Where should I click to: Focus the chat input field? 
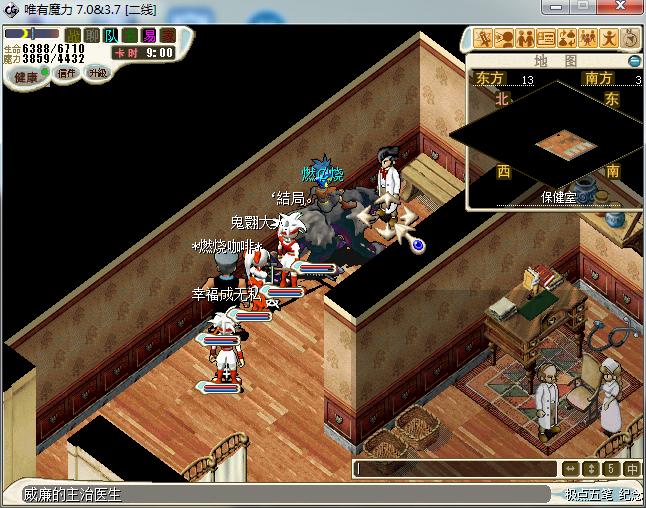click(x=456, y=468)
